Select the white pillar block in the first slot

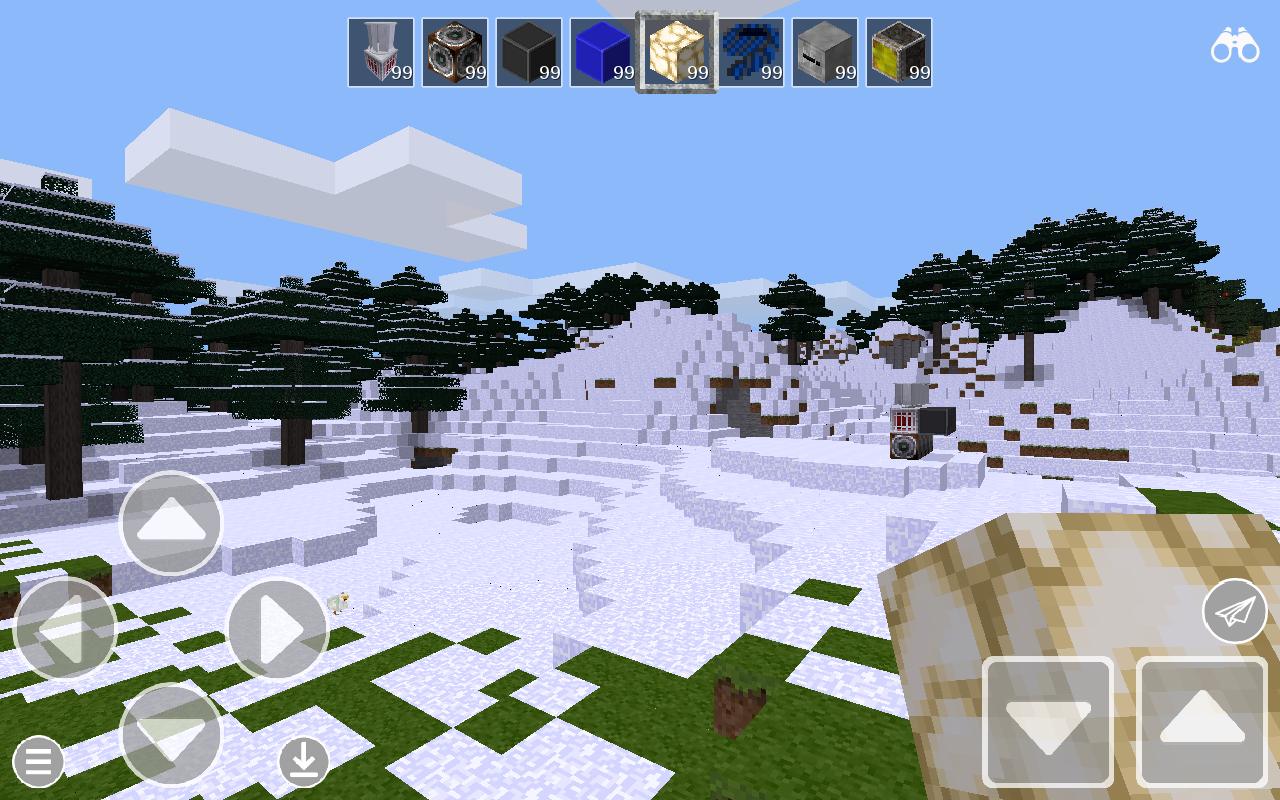point(381,50)
